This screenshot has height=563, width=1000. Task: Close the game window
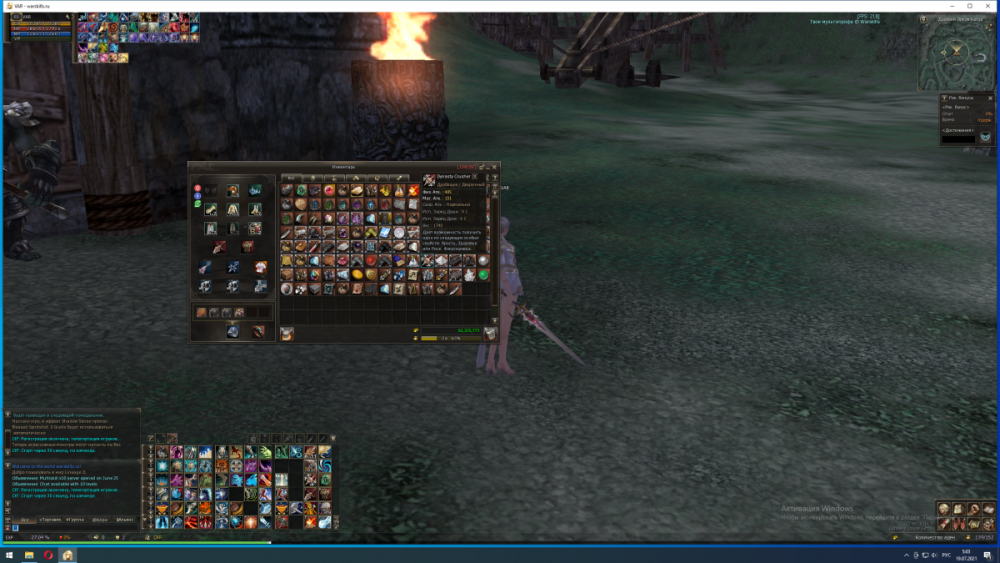tap(985, 6)
